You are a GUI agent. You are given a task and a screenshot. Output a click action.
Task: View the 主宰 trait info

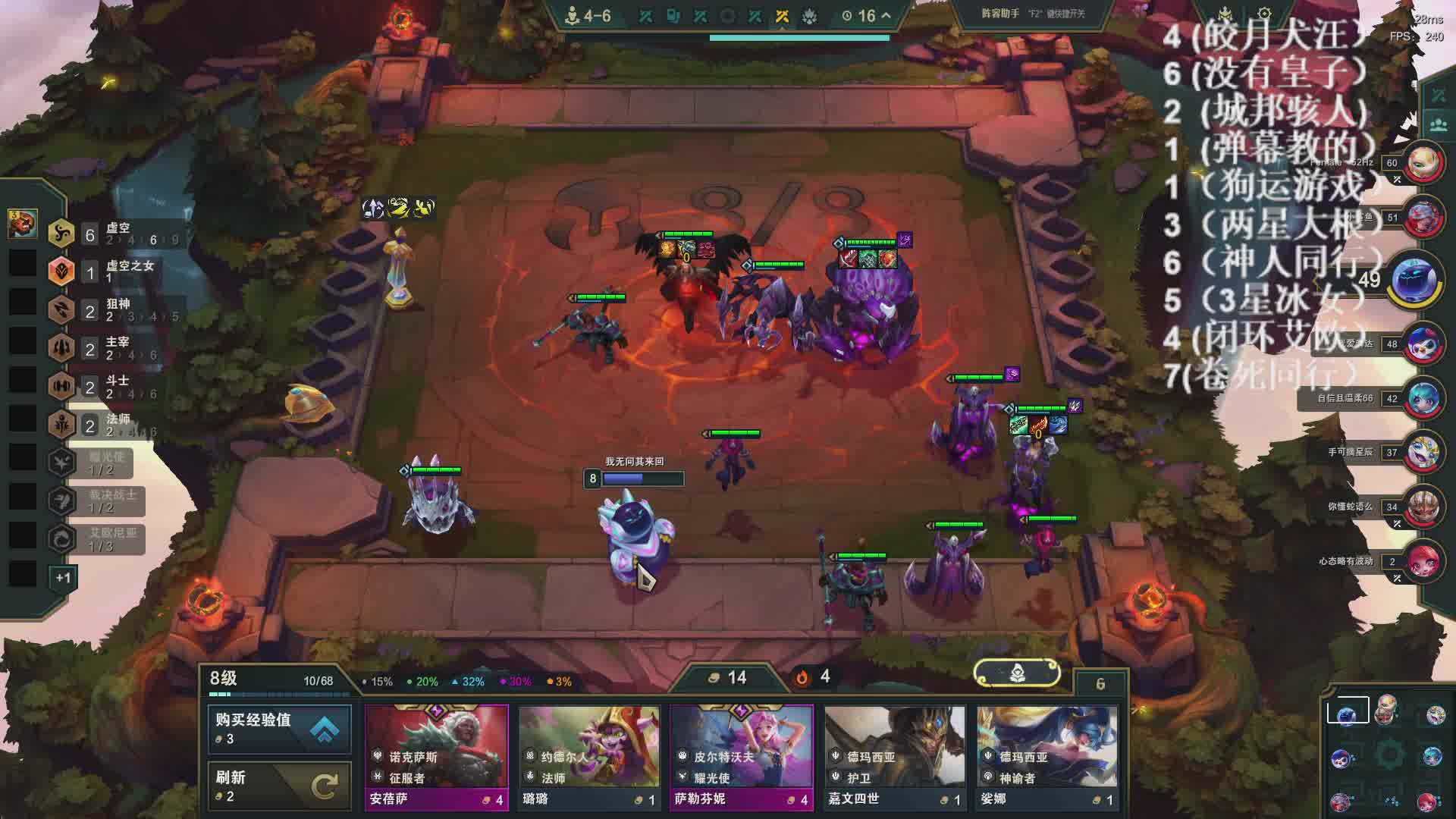pos(114,349)
